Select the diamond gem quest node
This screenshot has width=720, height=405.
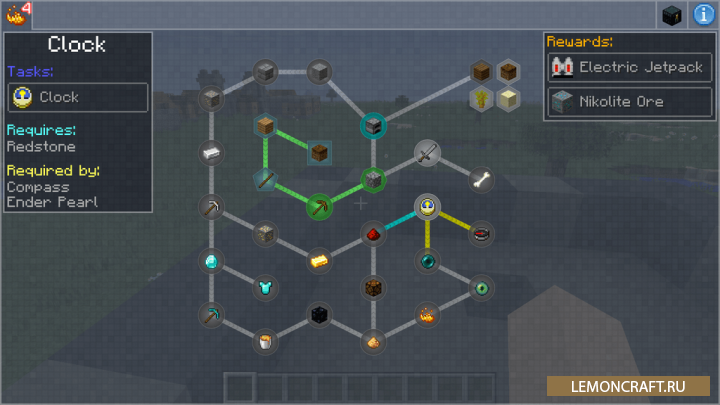coord(211,262)
